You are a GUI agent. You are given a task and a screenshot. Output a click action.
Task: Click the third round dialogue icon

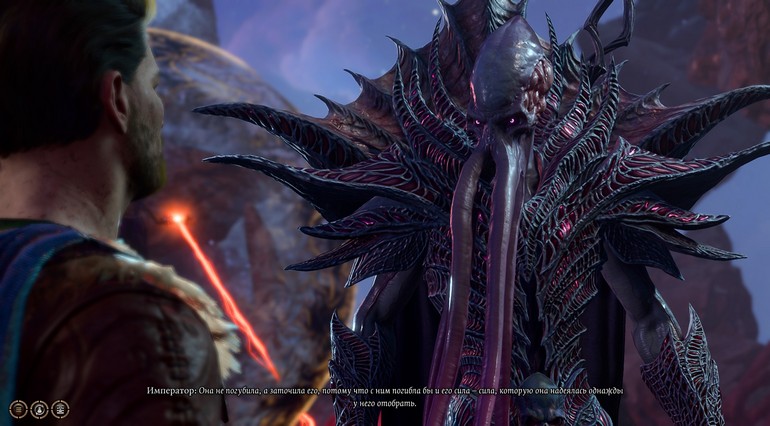click(x=60, y=409)
